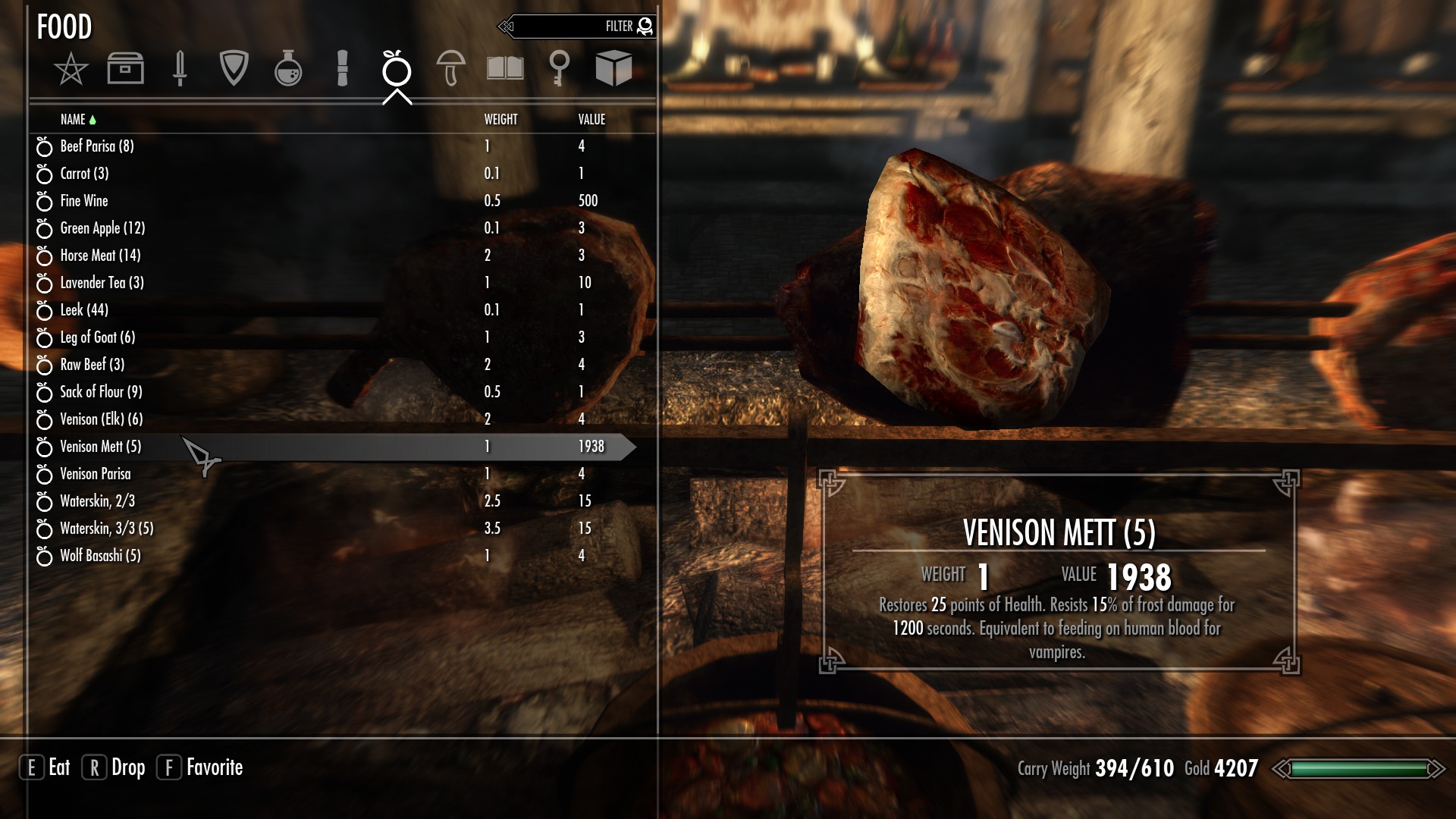Viewport: 1456px width, 819px height.
Task: Switch to the Keys category
Action: [559, 69]
